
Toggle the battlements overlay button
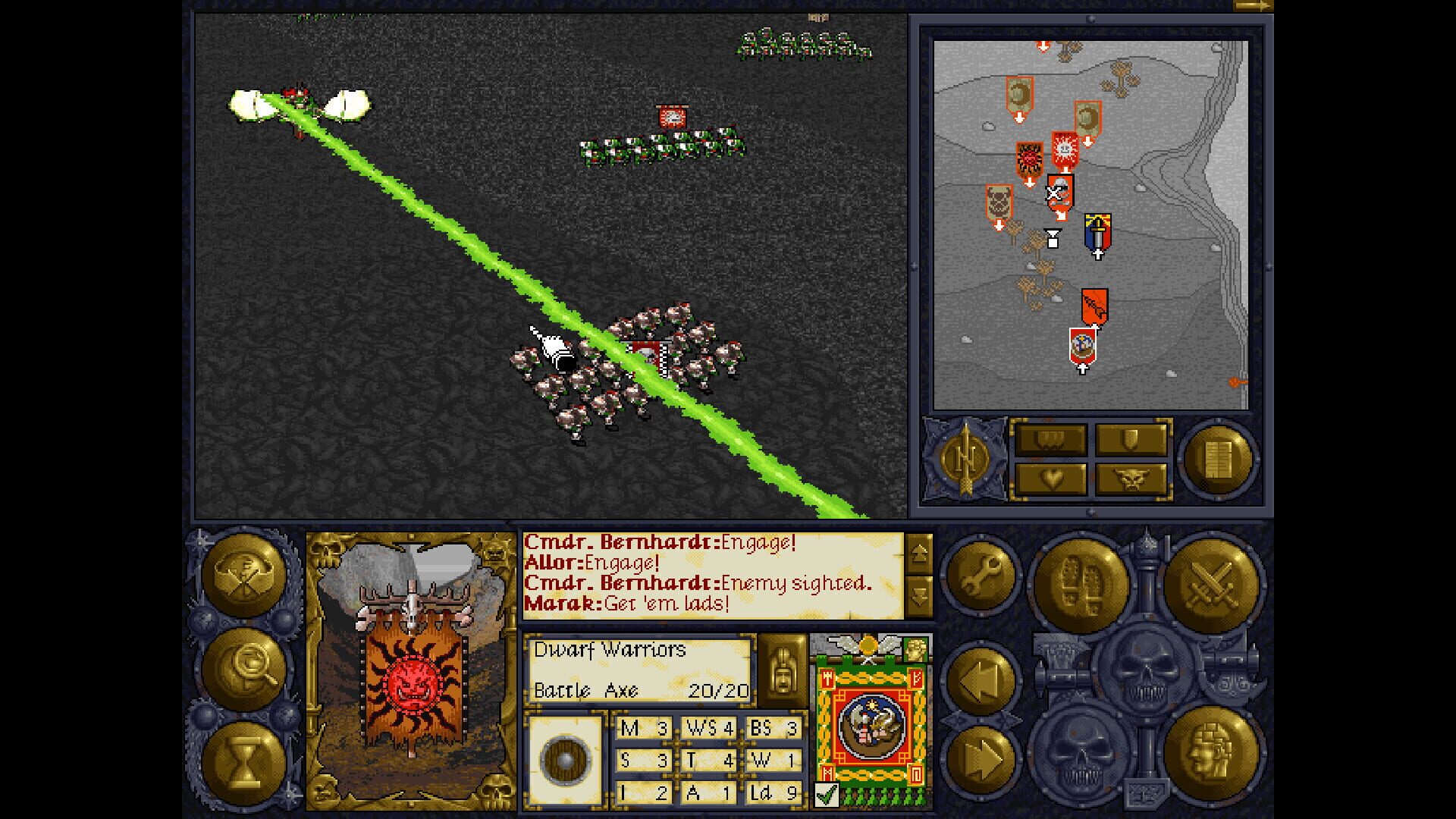pos(1050,438)
